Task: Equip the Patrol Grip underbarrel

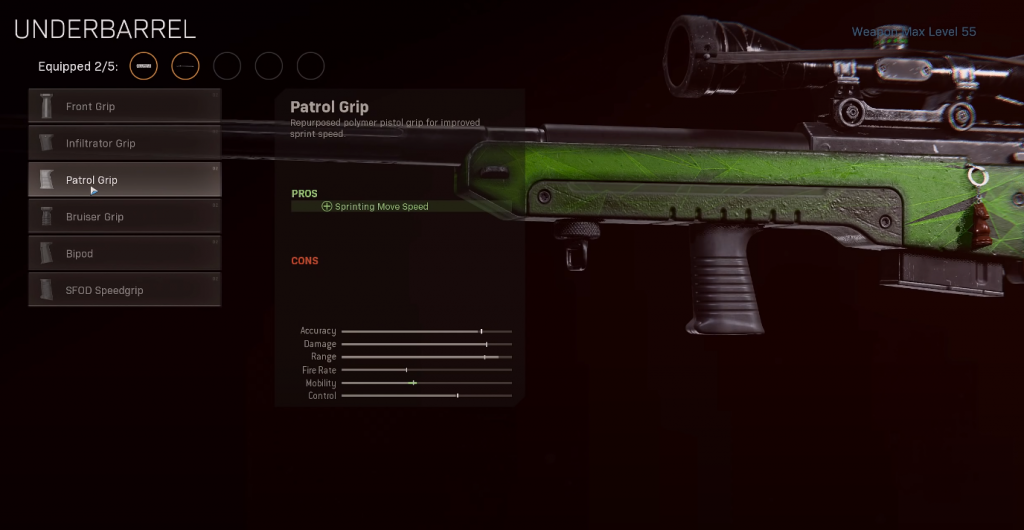Action: (x=124, y=180)
